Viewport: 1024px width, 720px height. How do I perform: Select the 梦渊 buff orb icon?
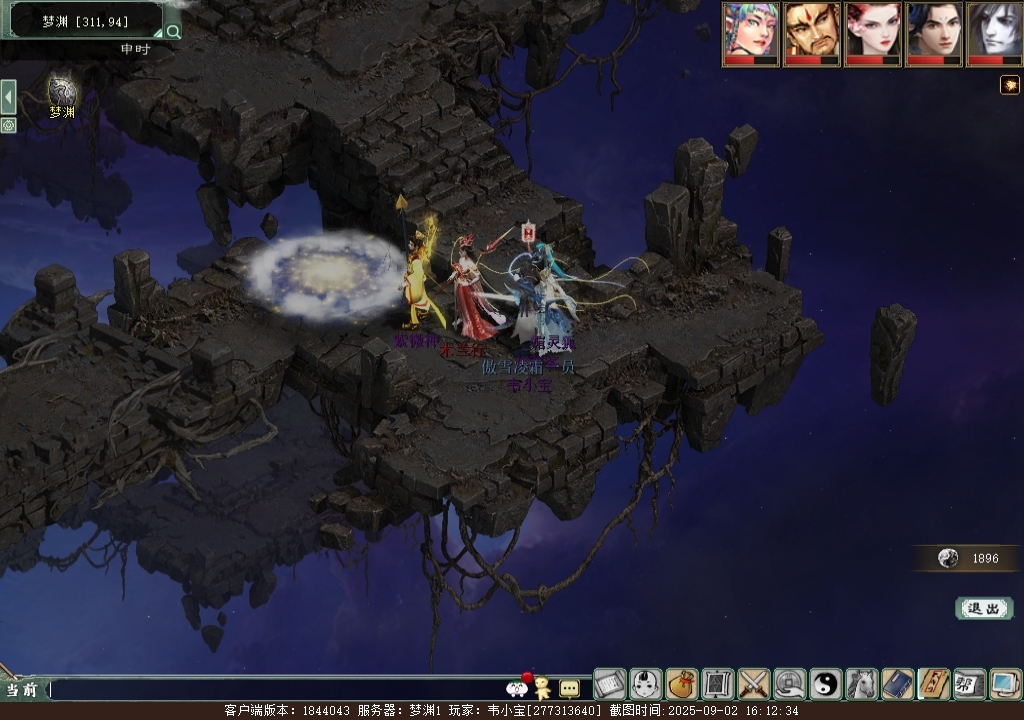(62, 93)
